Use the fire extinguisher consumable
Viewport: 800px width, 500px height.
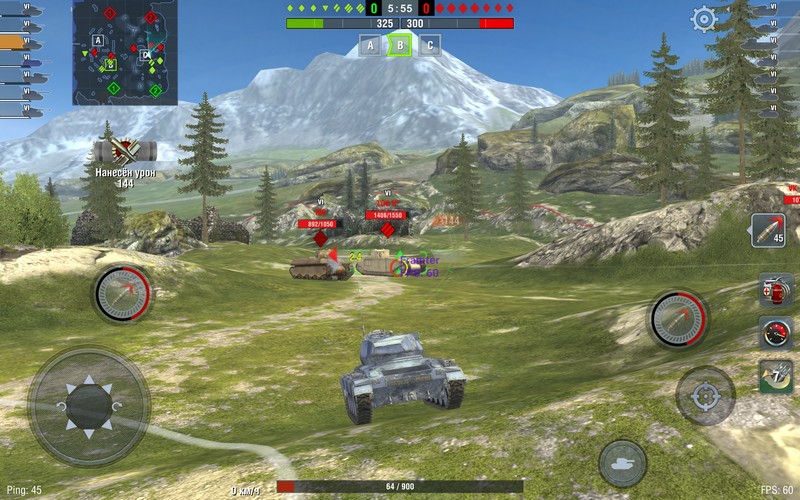point(775,289)
